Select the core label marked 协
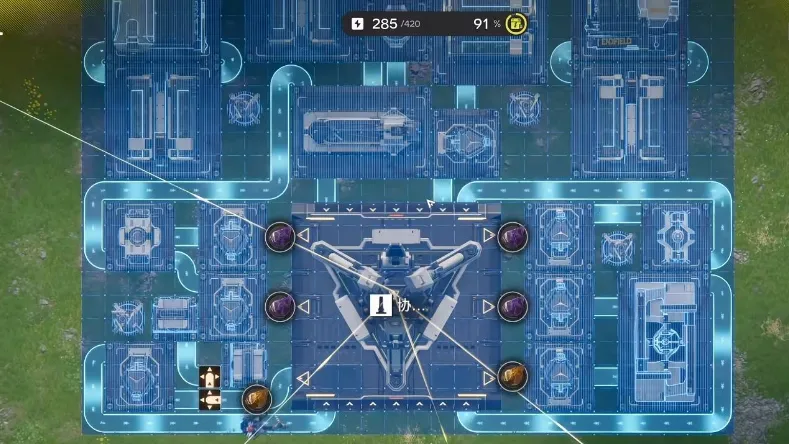 point(398,307)
